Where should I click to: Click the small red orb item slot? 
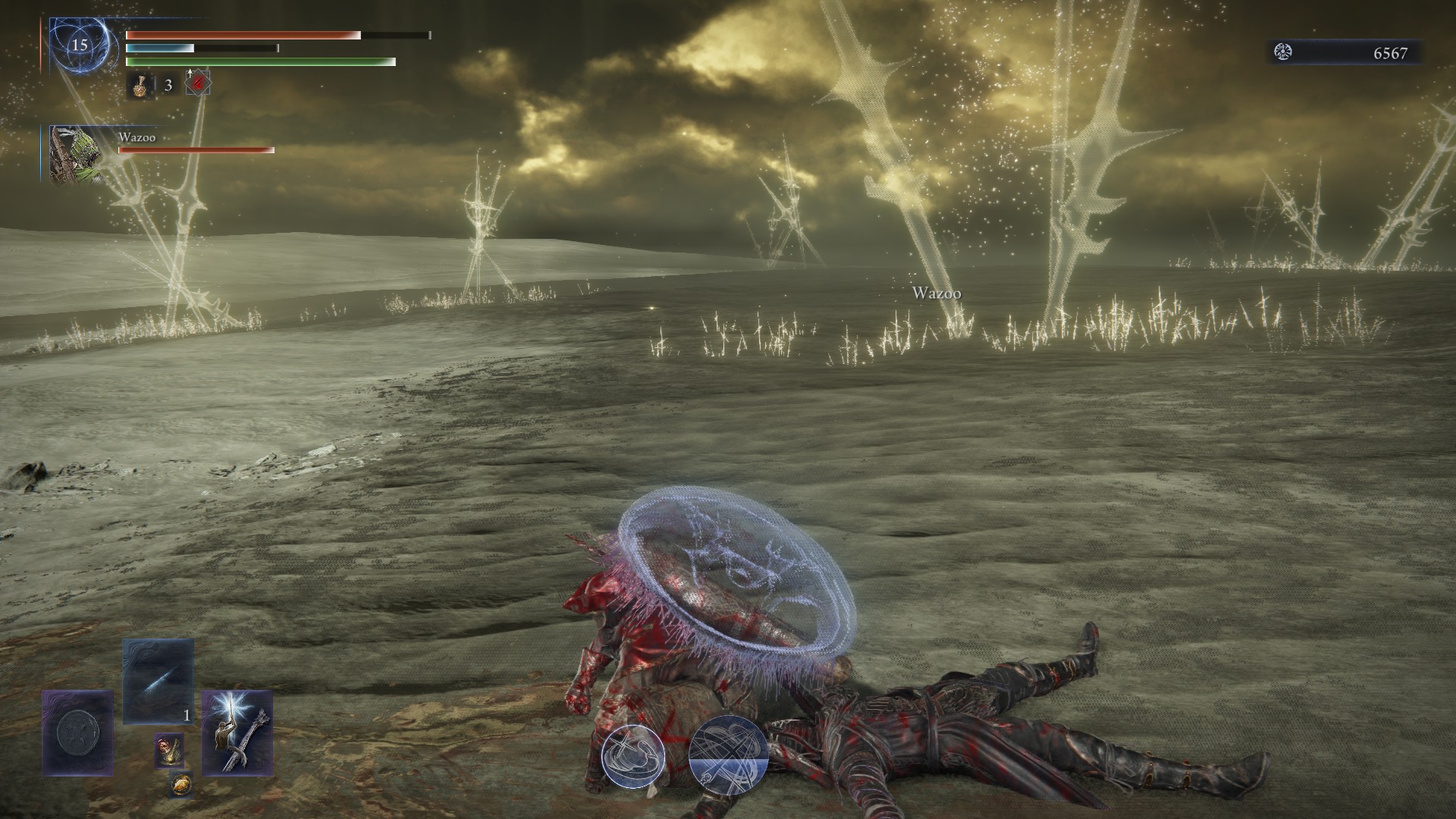pyautogui.click(x=168, y=750)
